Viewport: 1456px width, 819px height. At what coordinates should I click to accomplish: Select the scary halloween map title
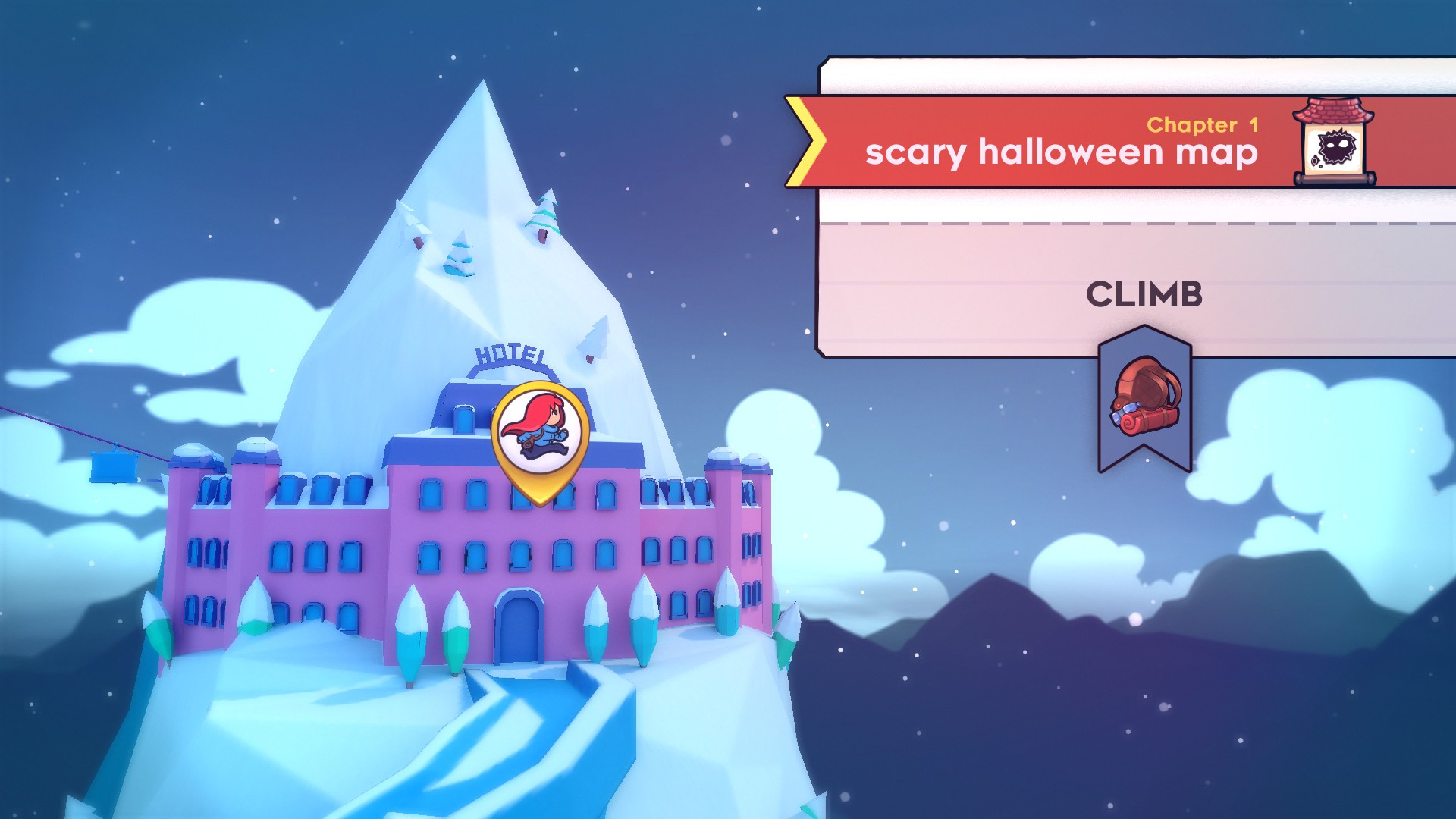coord(1062,154)
